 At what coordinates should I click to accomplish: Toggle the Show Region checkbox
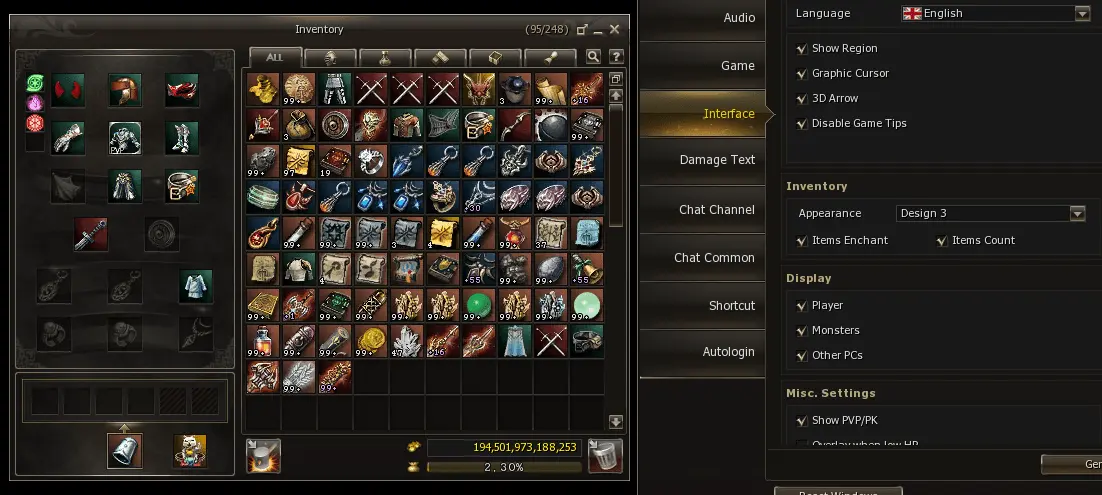(802, 48)
